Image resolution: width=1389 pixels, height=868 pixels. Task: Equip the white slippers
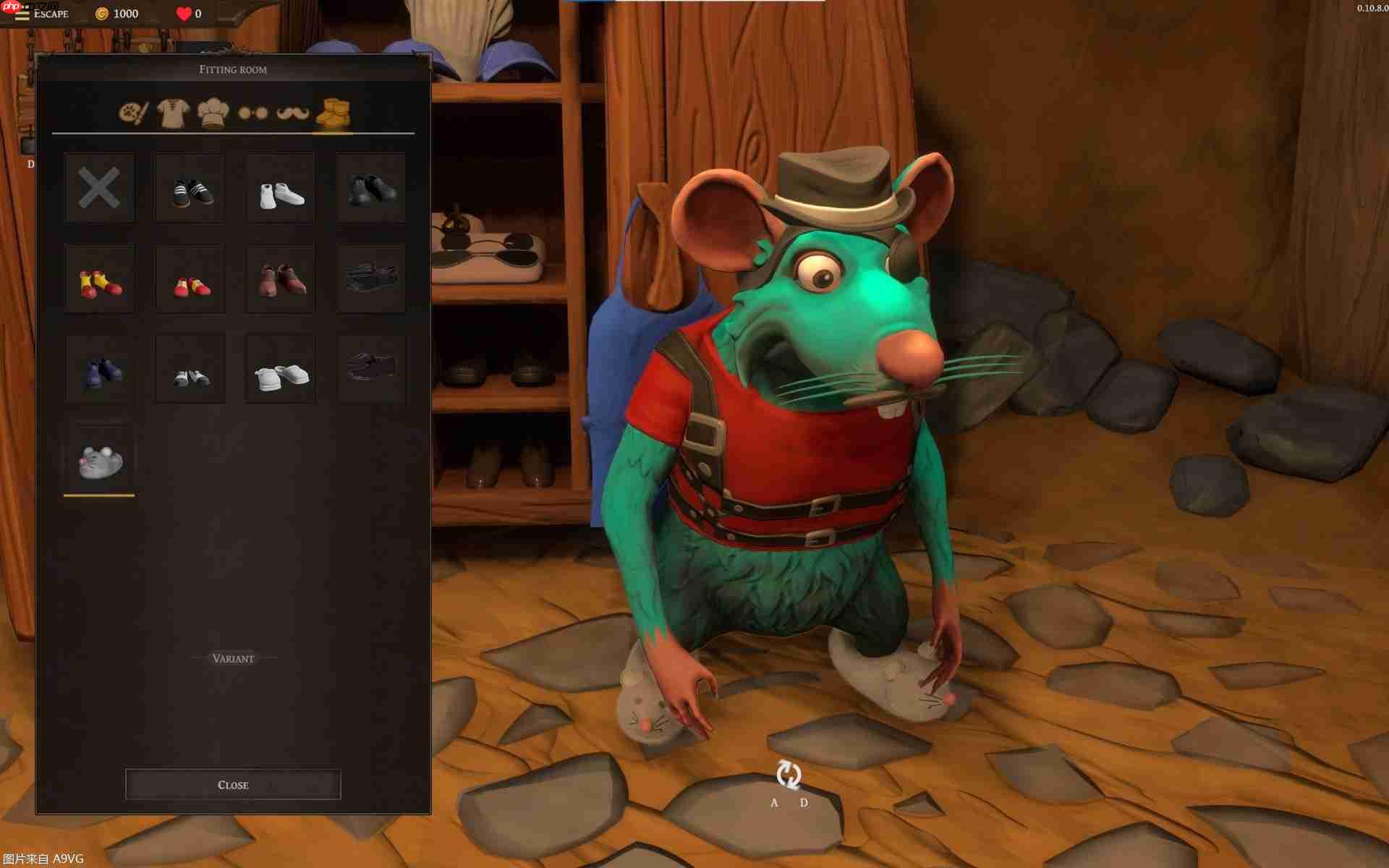[x=281, y=370]
